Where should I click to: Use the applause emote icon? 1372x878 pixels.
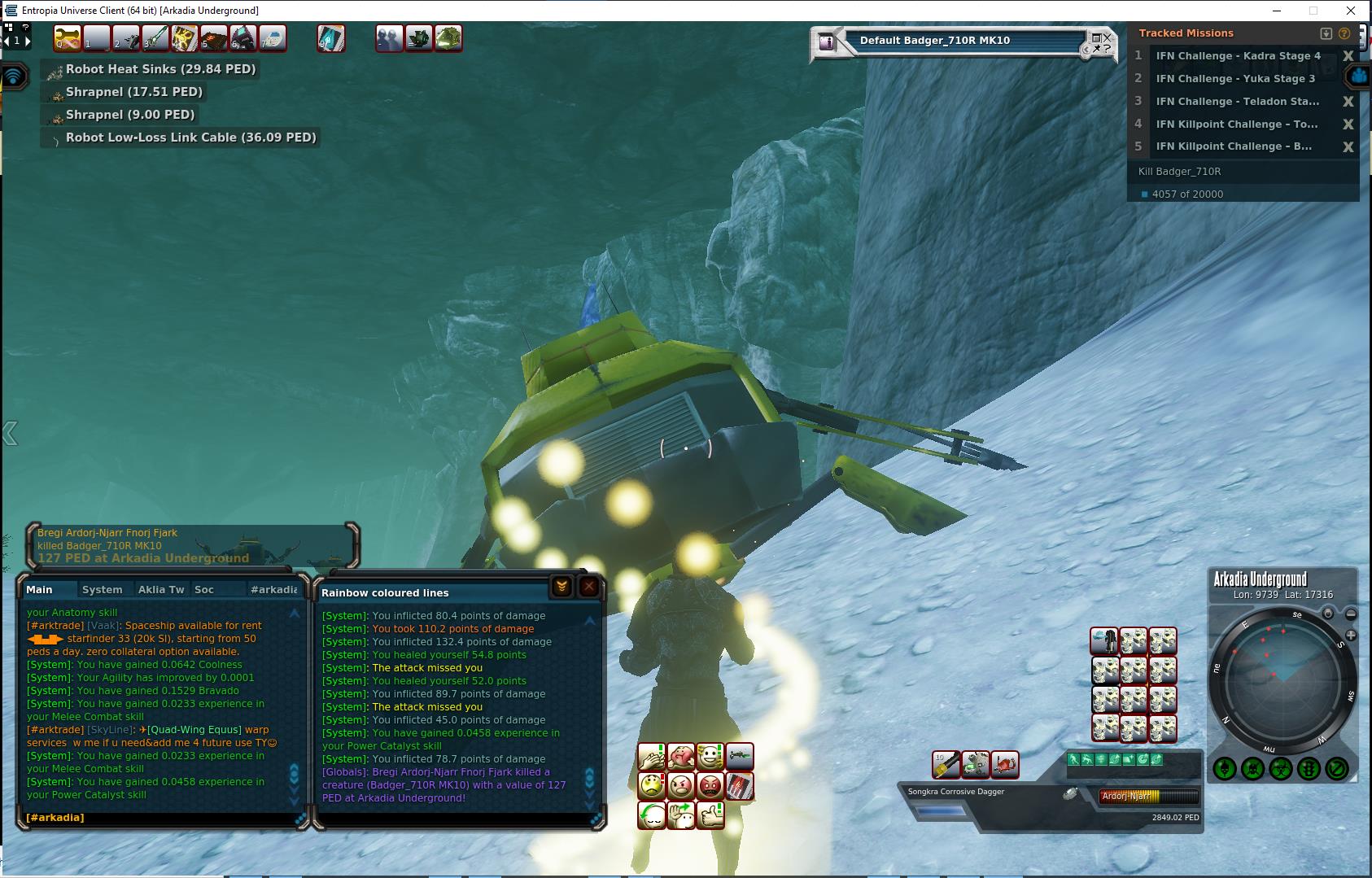652,758
